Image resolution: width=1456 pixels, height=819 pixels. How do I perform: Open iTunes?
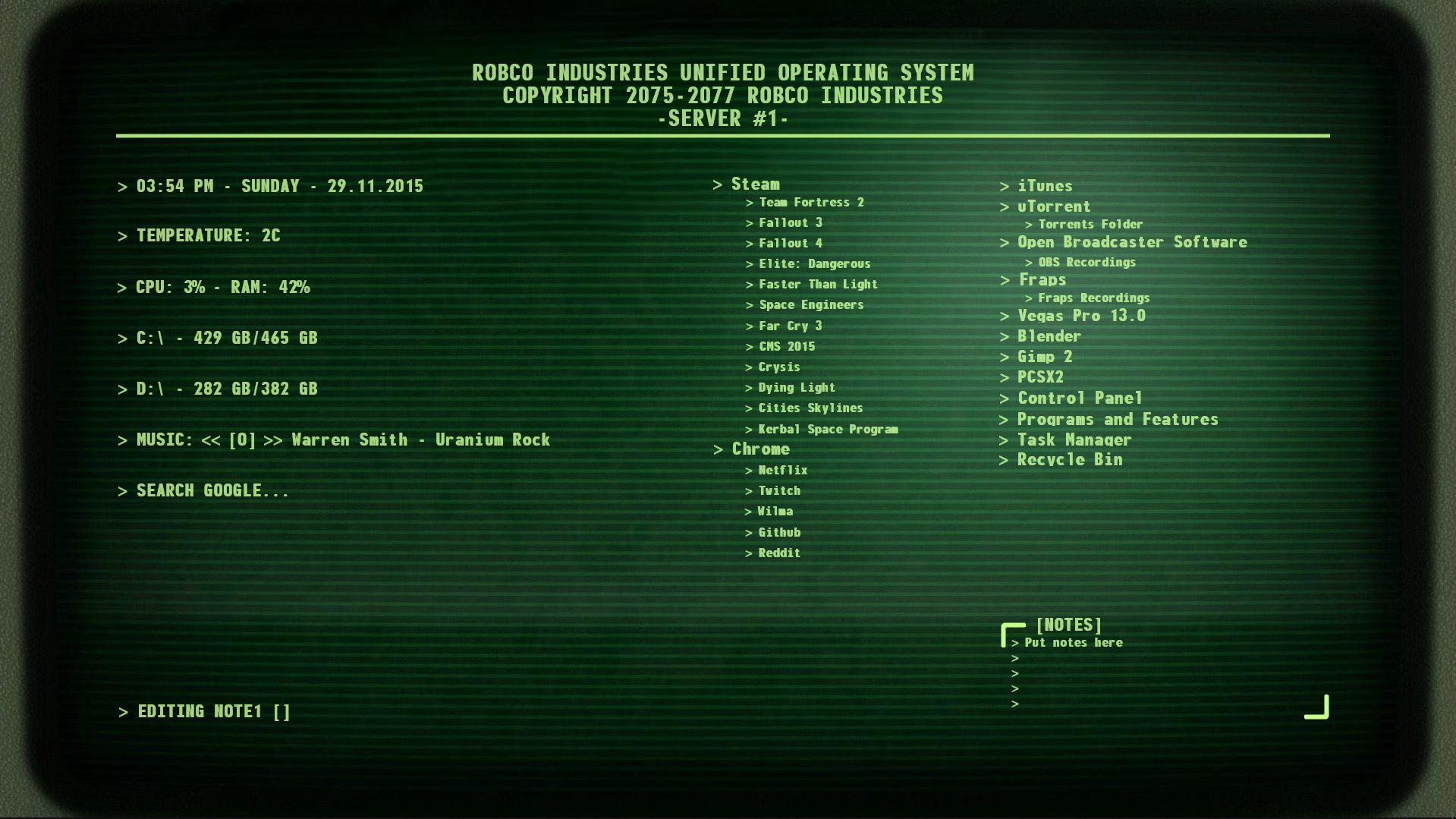point(1045,186)
